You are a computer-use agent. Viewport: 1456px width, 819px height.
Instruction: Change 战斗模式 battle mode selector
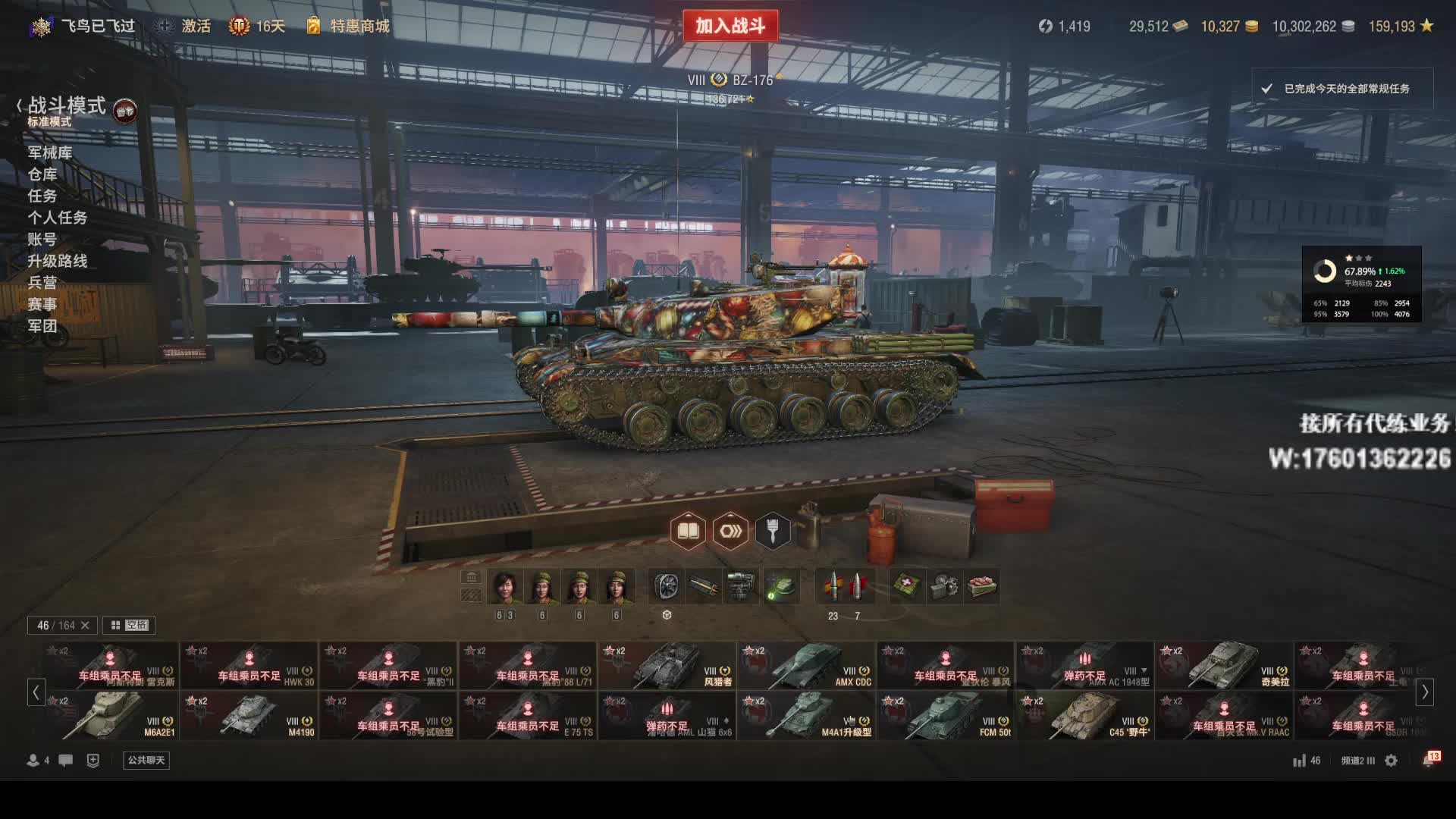click(x=67, y=106)
